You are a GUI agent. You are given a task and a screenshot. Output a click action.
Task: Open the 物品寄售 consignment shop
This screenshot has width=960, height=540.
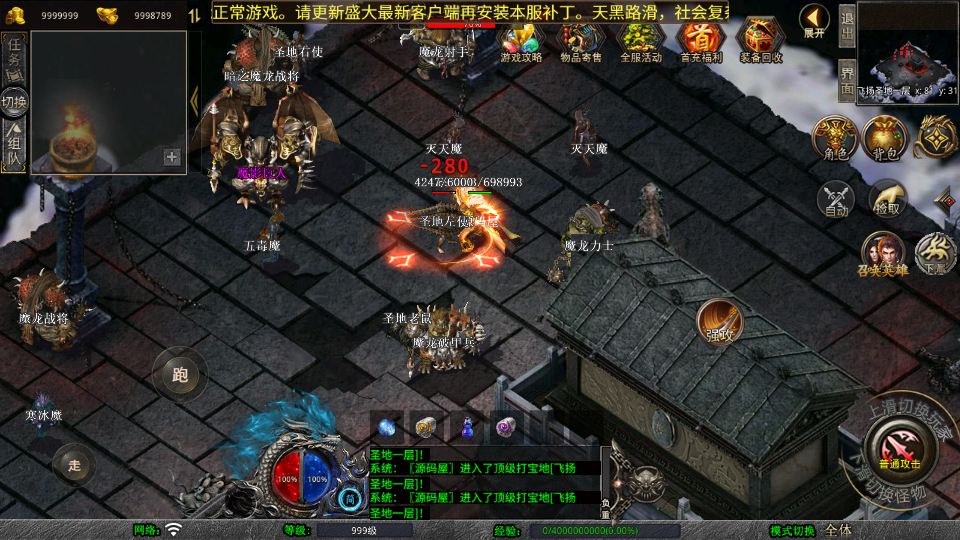580,40
